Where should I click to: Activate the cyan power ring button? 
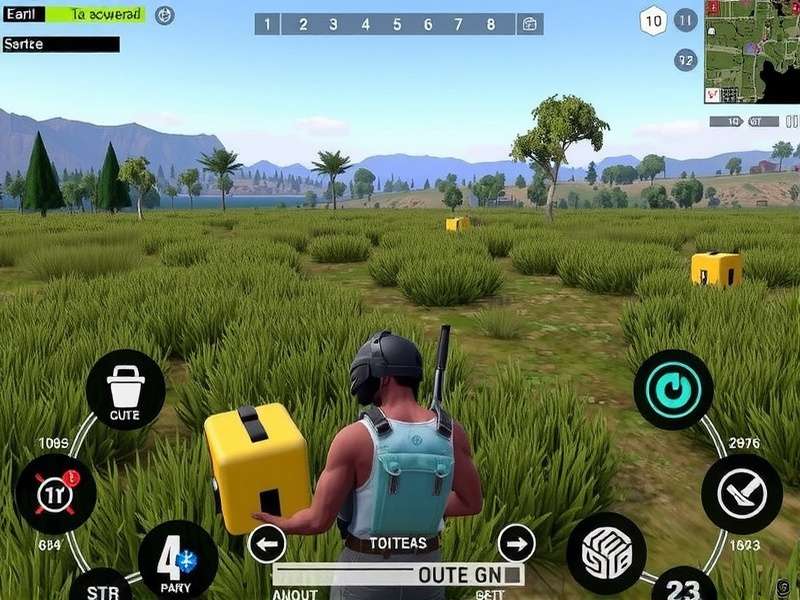(x=673, y=389)
